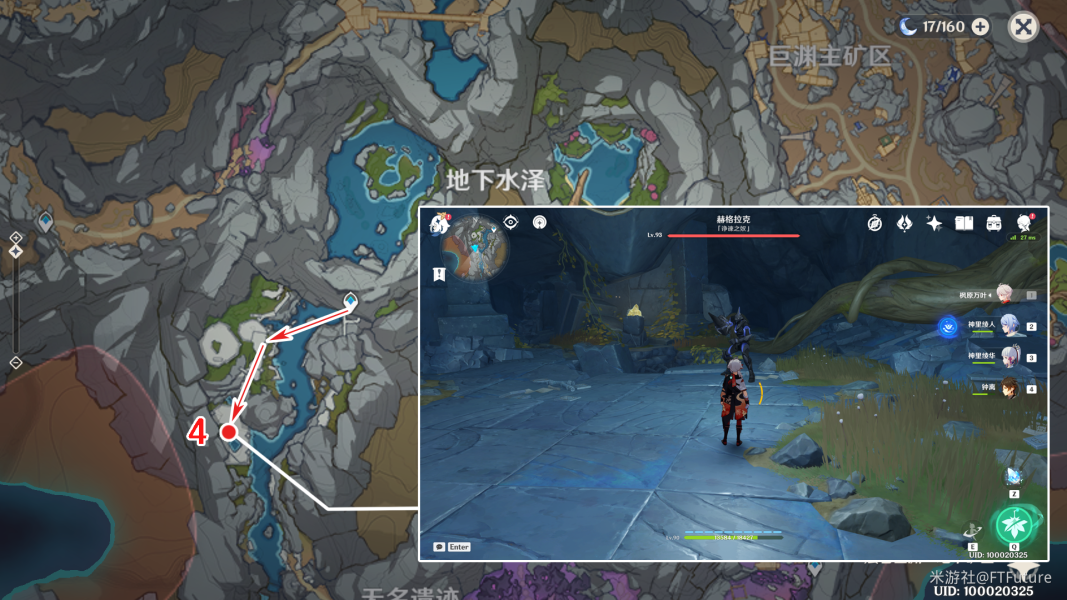Open the events compass icon
The height and width of the screenshot is (600, 1067).
(x=875, y=223)
